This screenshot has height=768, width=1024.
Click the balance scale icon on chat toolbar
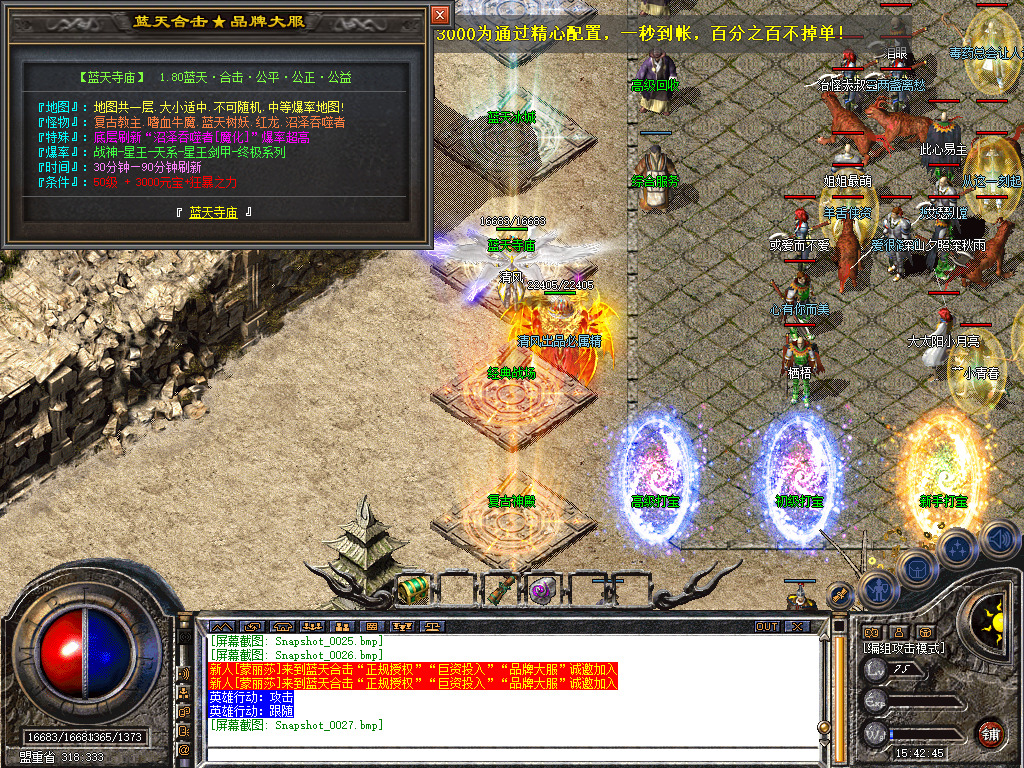pyautogui.click(x=434, y=626)
